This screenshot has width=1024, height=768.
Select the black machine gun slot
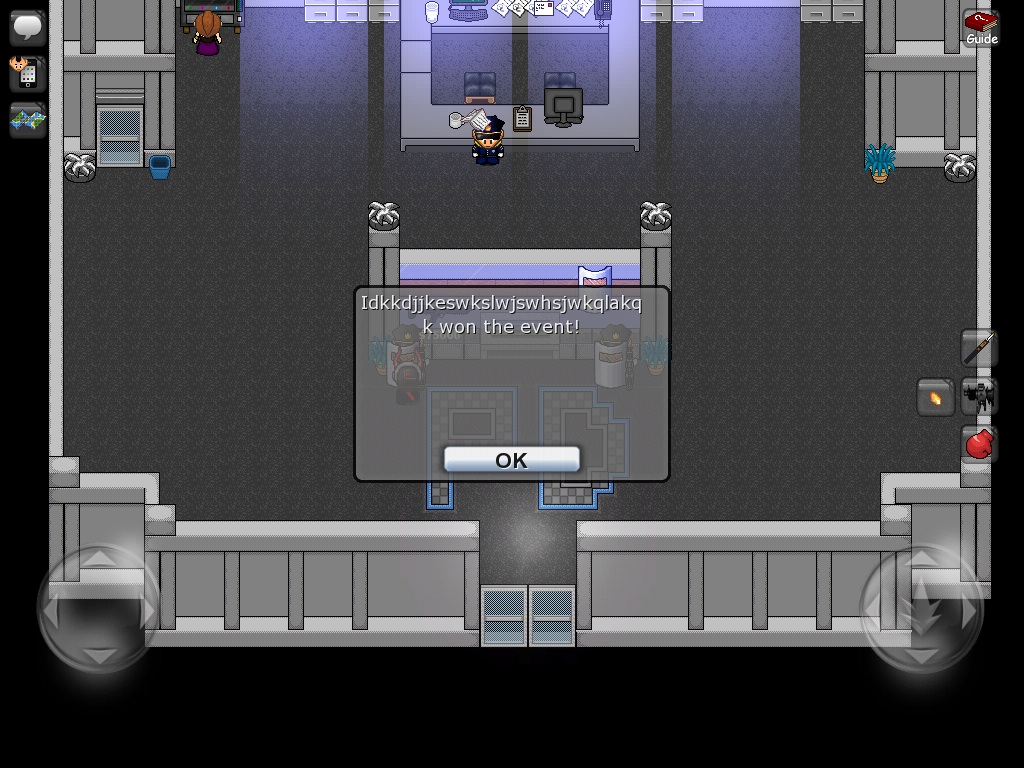pos(980,397)
